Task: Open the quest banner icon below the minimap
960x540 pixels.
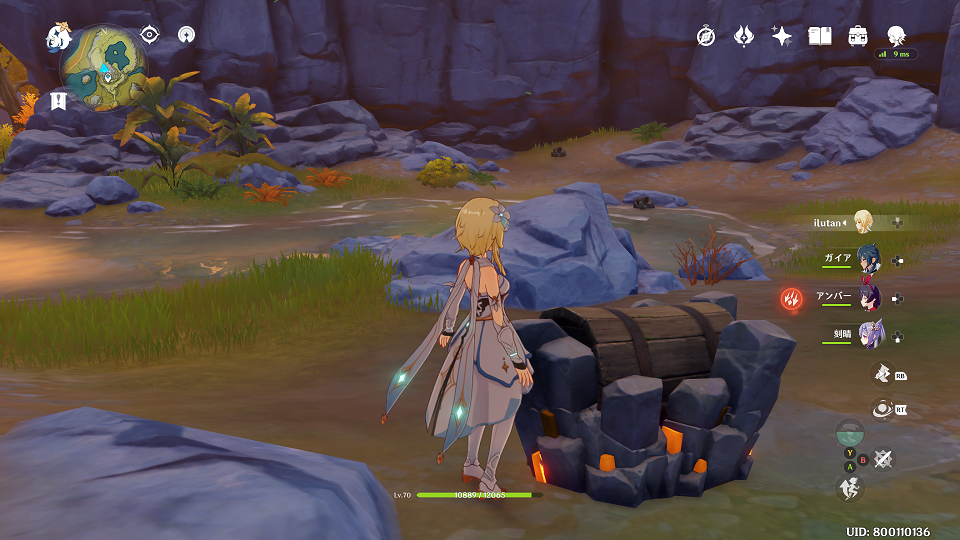Action: [x=57, y=100]
